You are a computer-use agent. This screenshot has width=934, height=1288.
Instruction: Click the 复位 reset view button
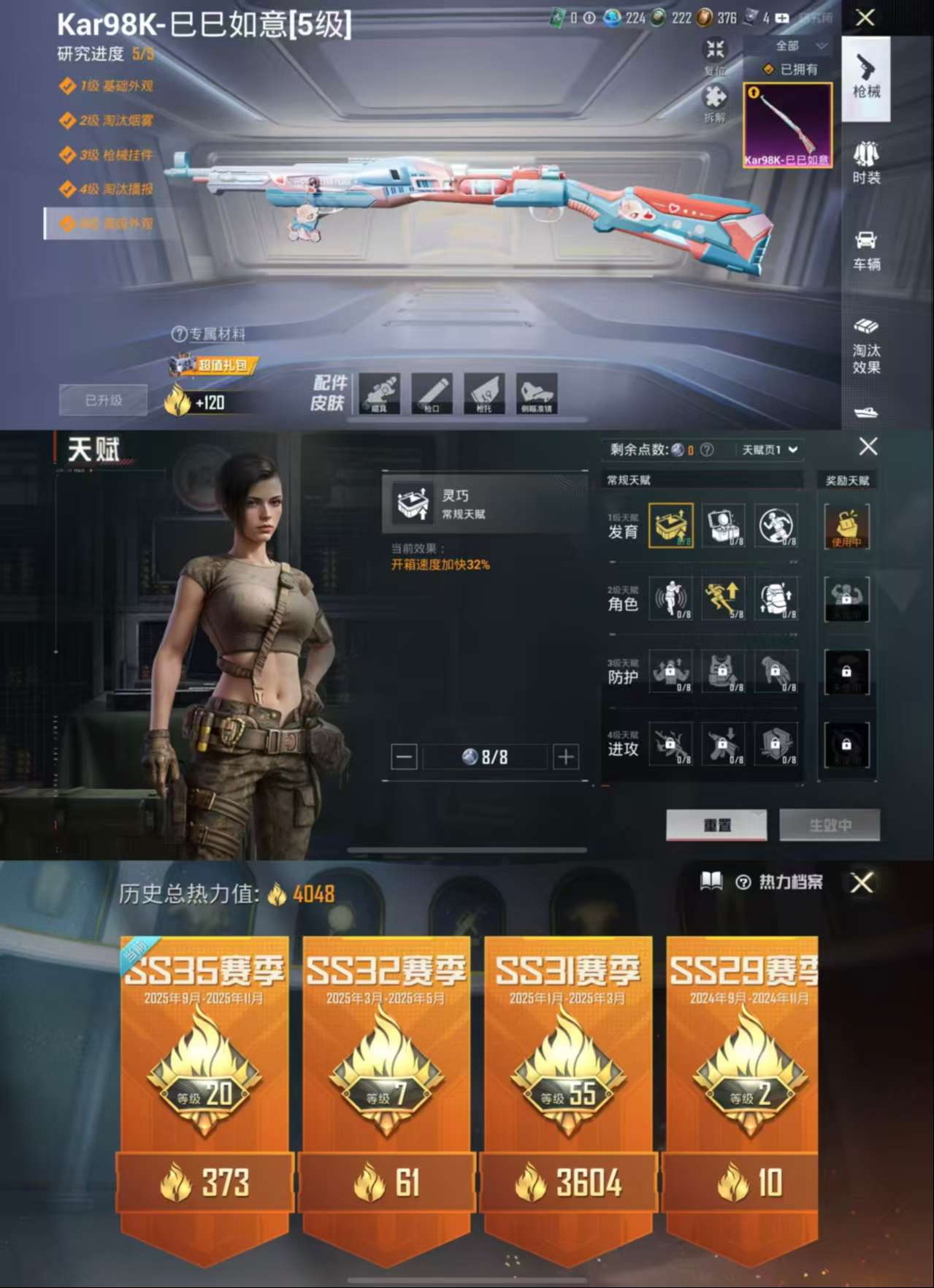tap(714, 56)
